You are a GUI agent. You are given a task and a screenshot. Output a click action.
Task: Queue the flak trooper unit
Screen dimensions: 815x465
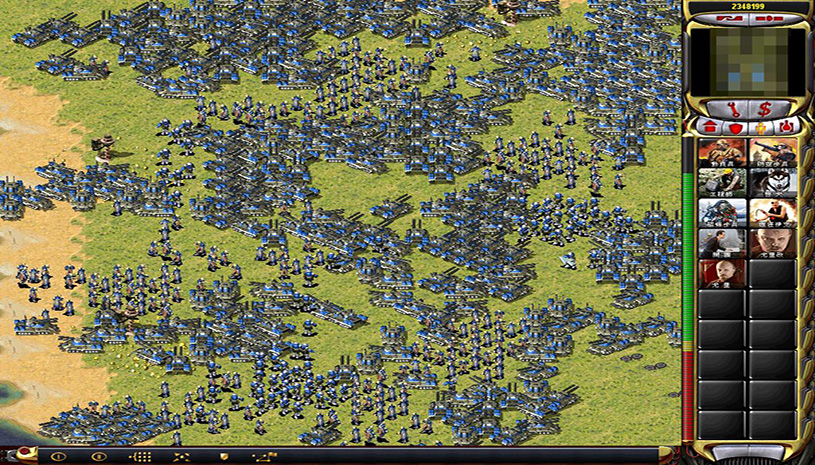pos(774,152)
